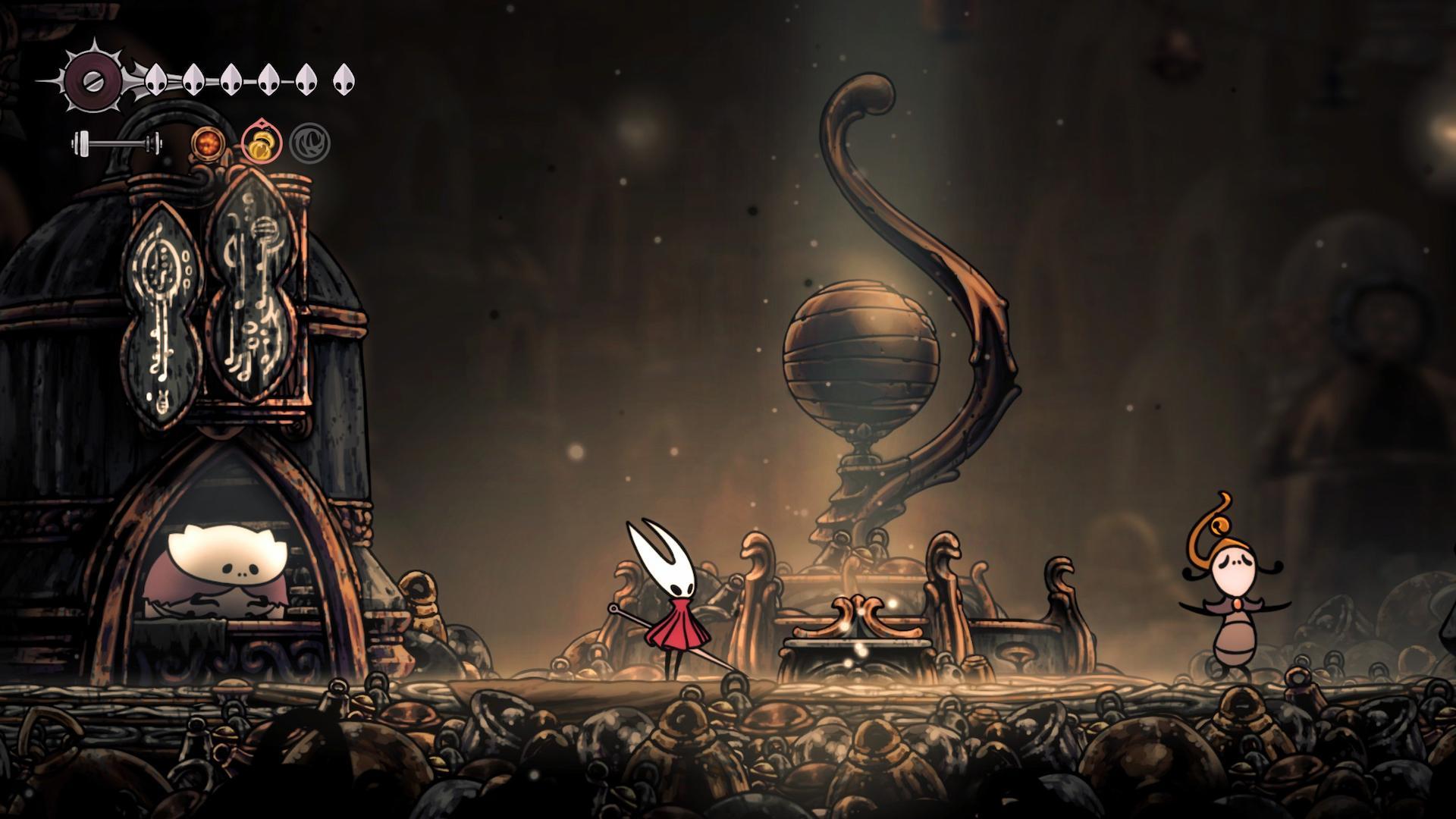
Task: Select the fiery orange orb tool icon
Action: click(206, 143)
